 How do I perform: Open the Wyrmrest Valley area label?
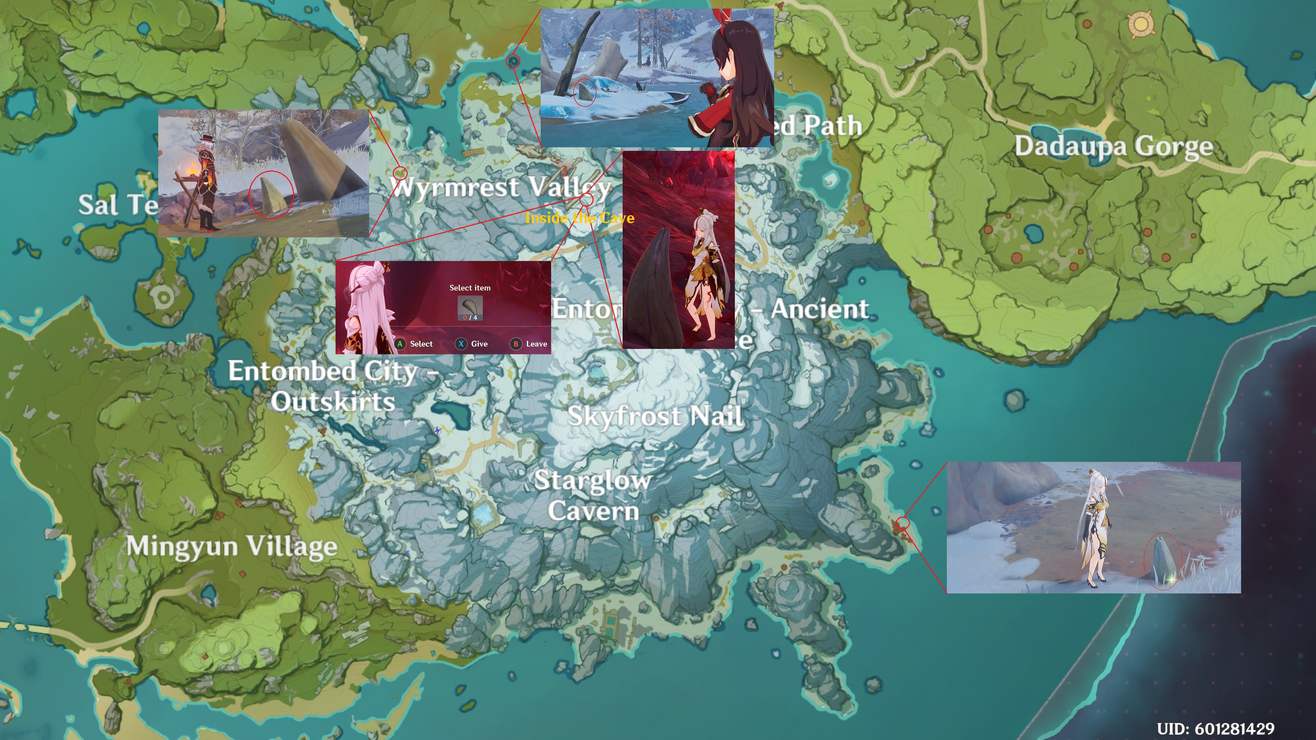(x=500, y=186)
